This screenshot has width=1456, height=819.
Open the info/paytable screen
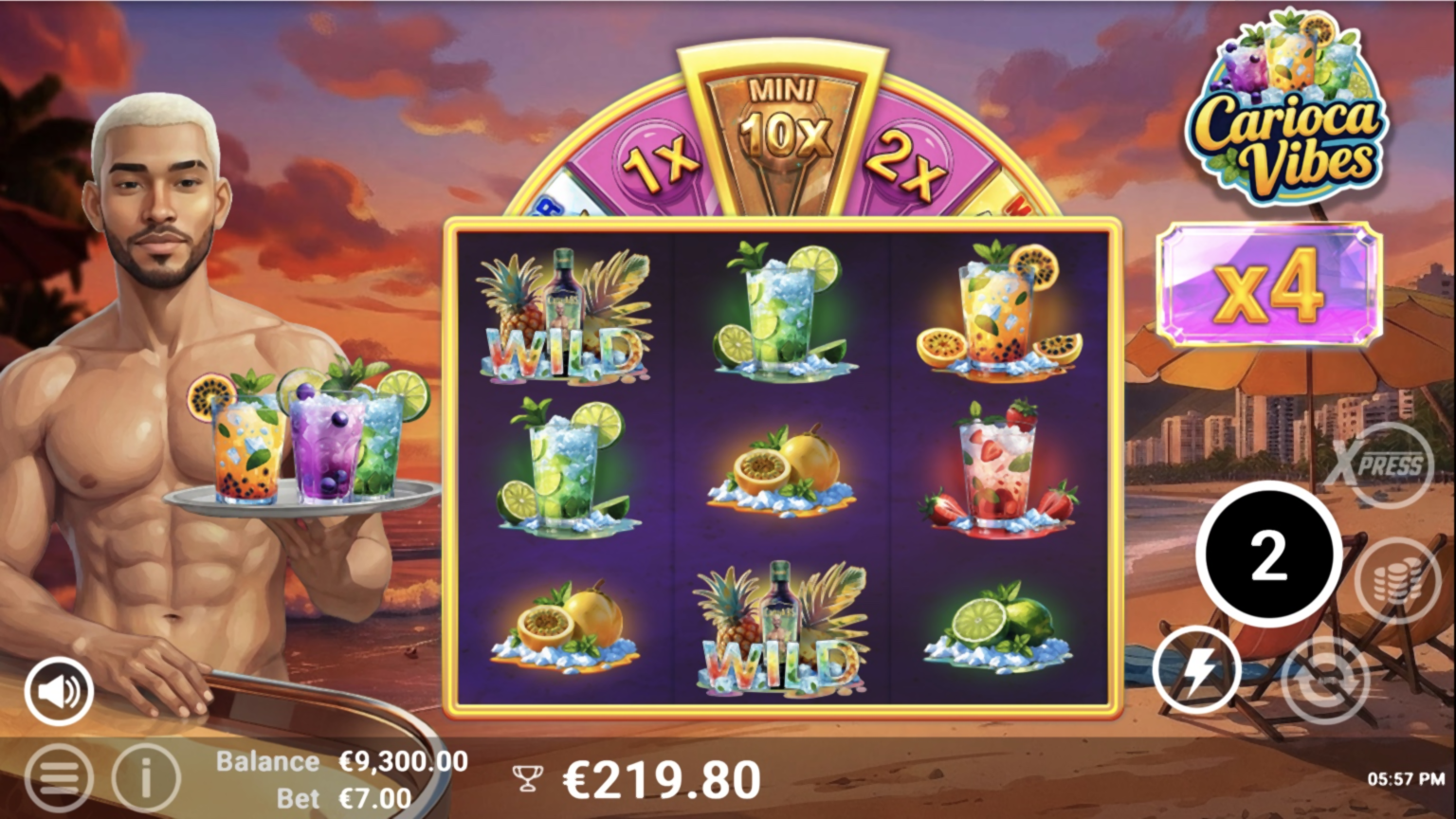[x=144, y=778]
